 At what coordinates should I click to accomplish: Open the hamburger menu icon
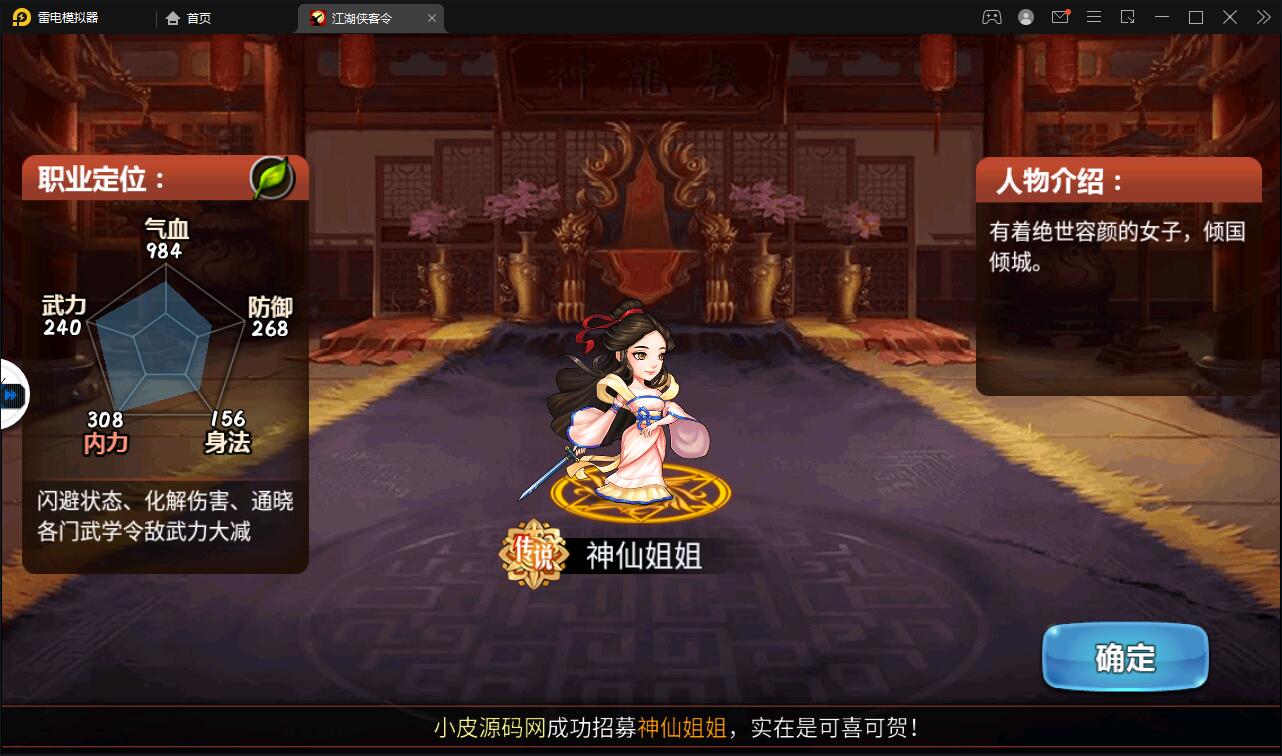click(x=1093, y=17)
